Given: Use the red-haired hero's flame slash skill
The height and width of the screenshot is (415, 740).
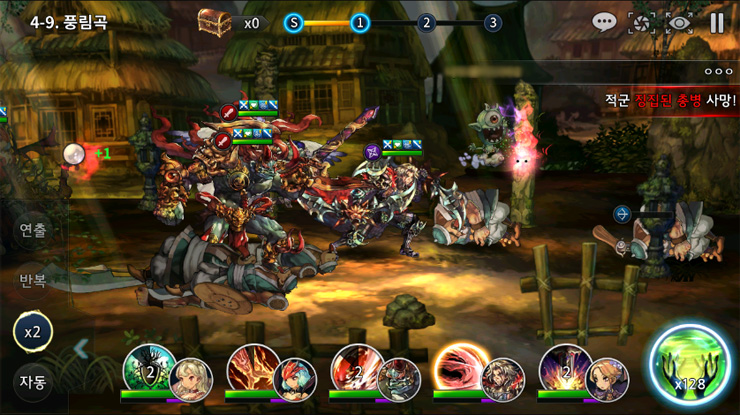Looking at the screenshot, I should [x=251, y=368].
